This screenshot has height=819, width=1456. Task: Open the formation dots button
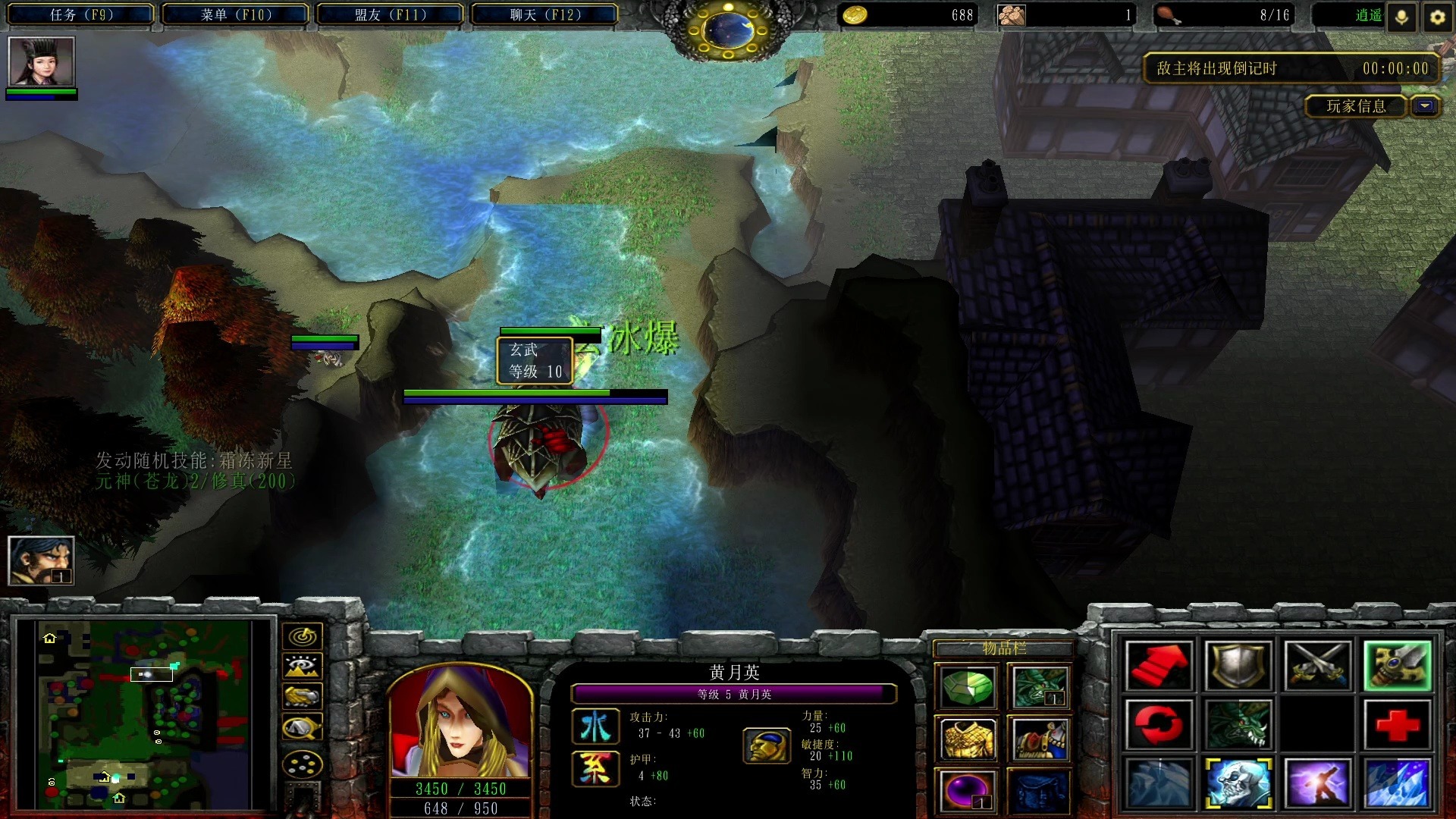tap(302, 764)
